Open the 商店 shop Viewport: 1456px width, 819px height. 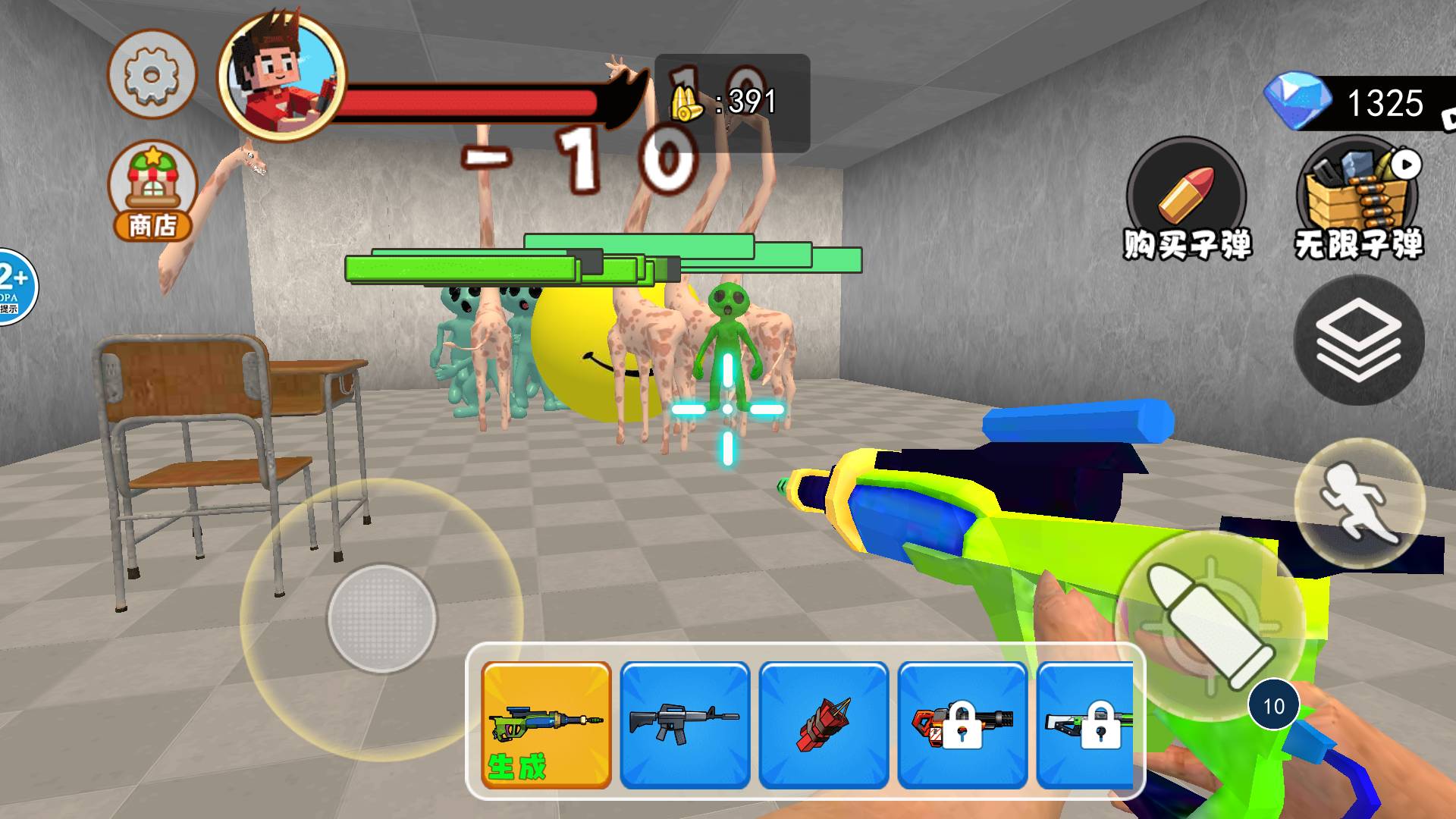(152, 191)
